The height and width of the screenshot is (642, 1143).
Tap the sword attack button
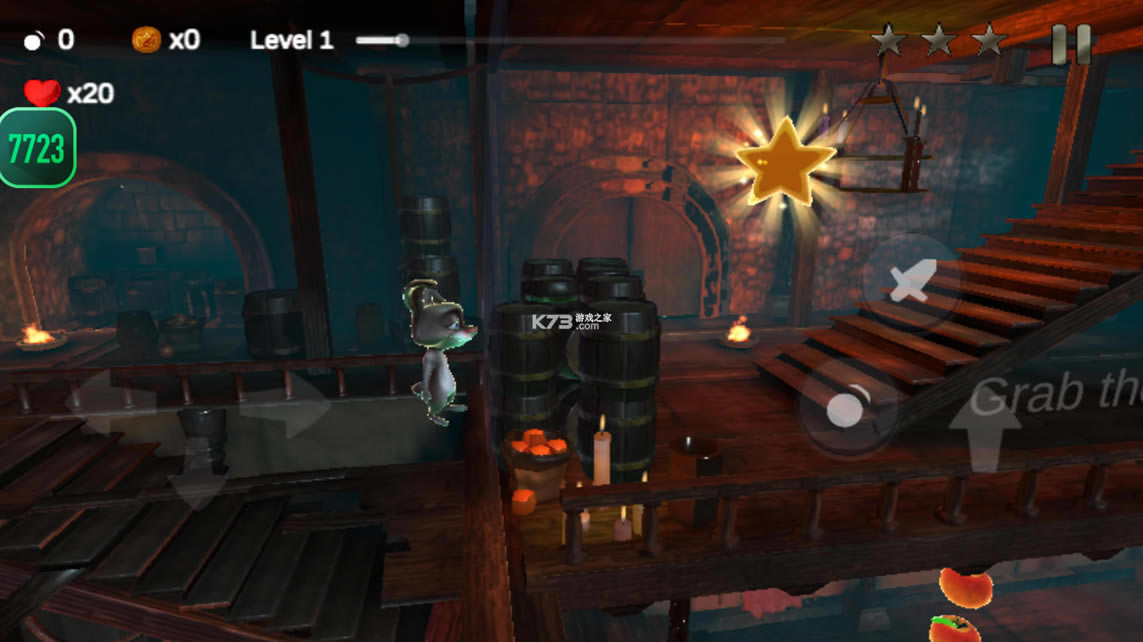tap(911, 282)
